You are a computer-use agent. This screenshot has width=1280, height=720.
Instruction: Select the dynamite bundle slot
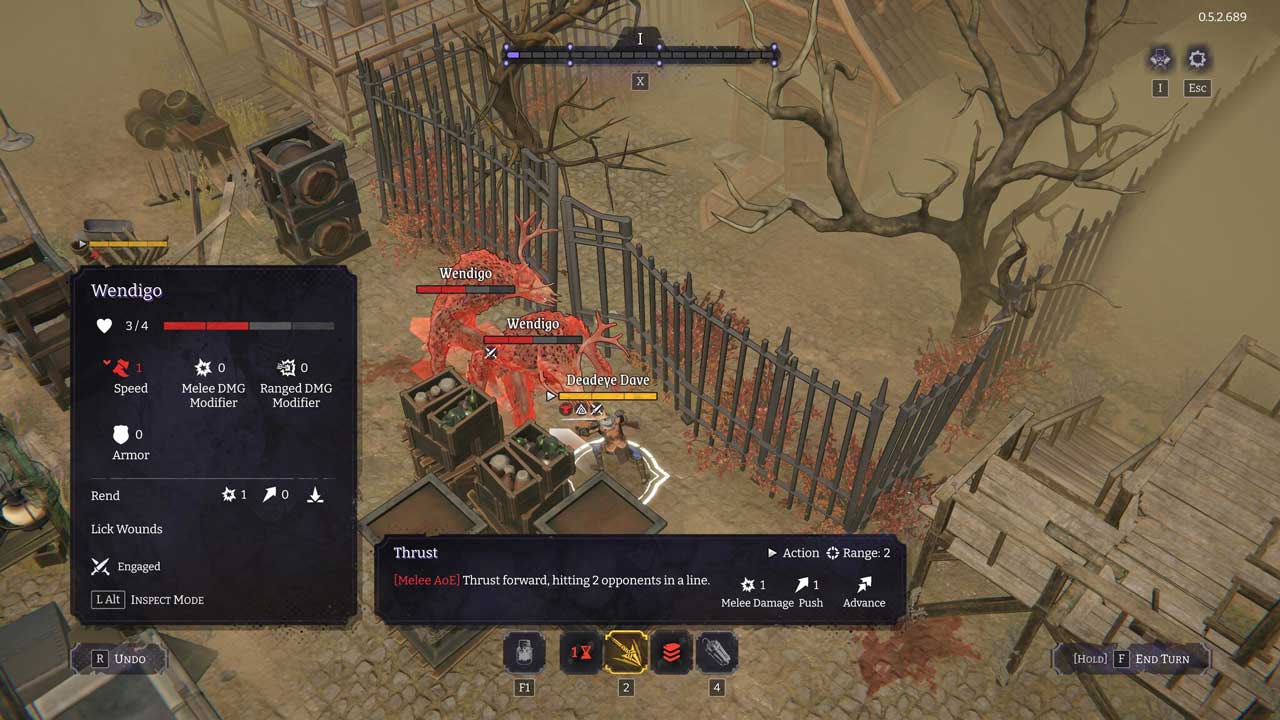pyautogui.click(x=716, y=653)
